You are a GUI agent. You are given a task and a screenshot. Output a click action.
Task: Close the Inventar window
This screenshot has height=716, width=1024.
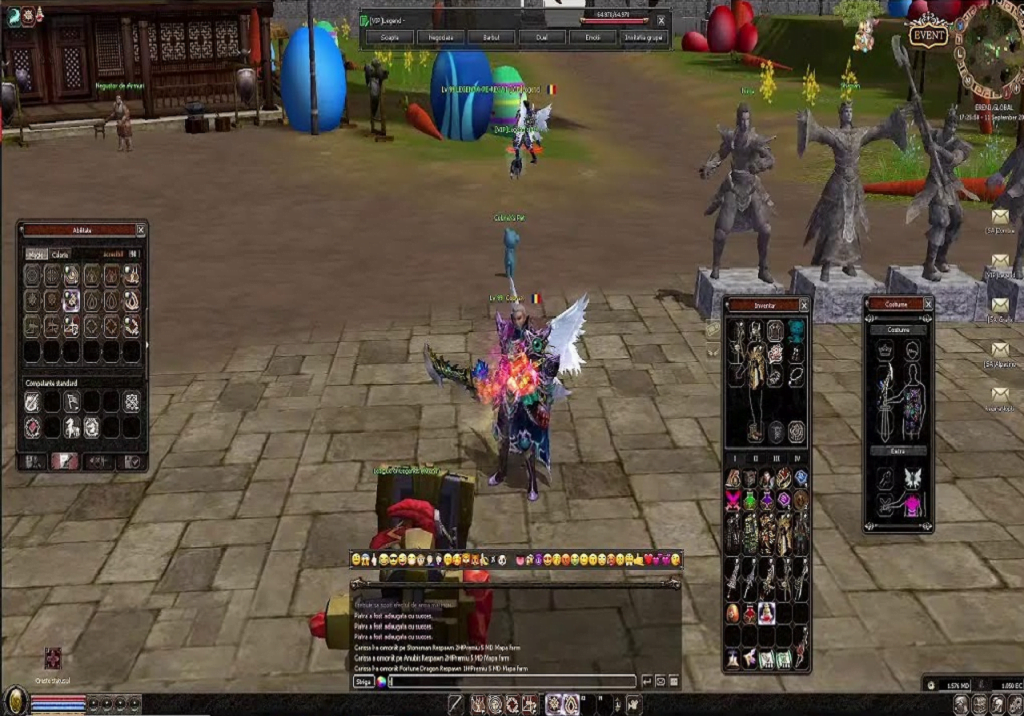click(x=802, y=305)
